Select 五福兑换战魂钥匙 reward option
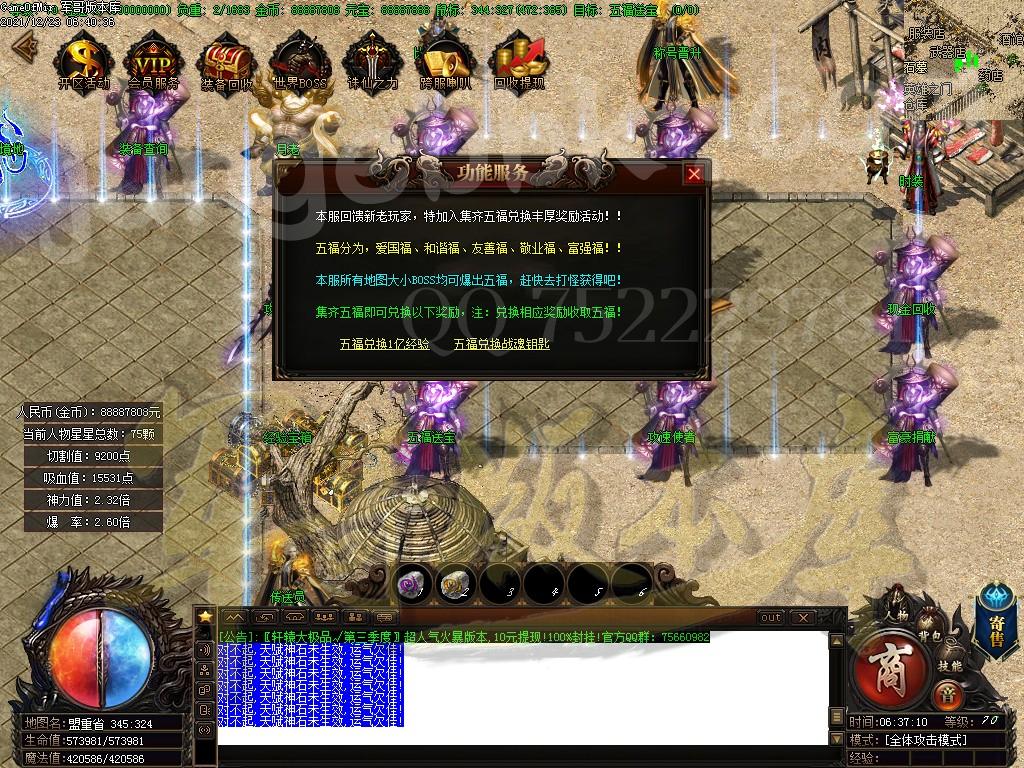Screen dimensions: 1024x768 pos(501,343)
